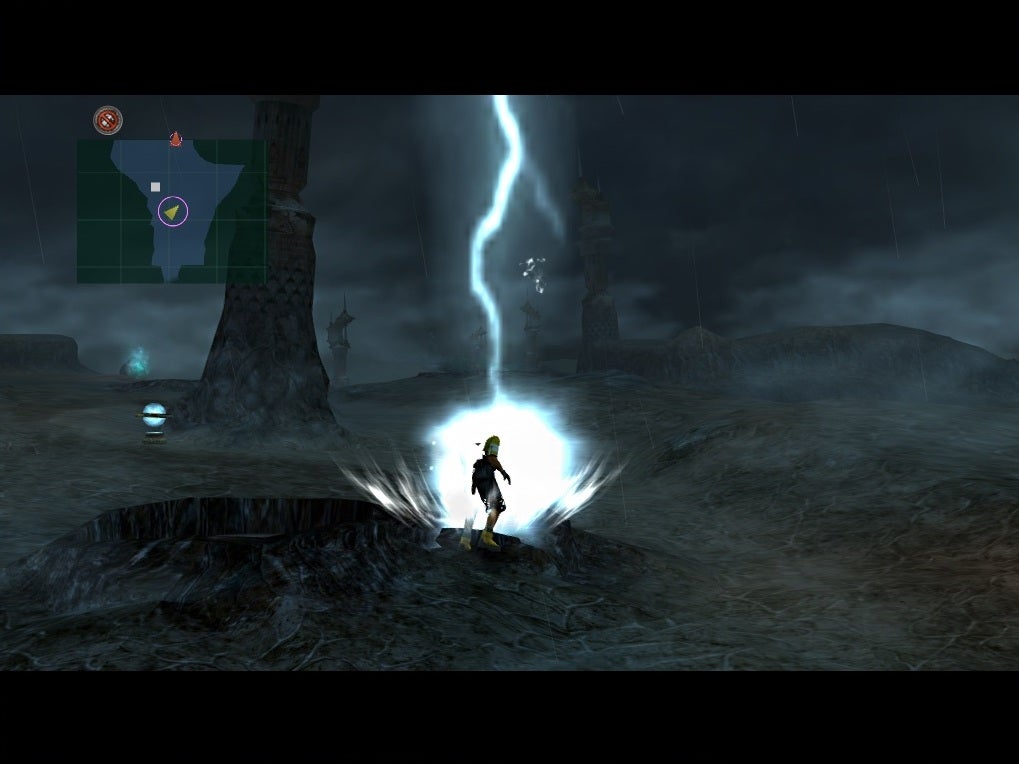This screenshot has width=1019, height=764.
Task: Select the red circular no-mount icon
Action: coord(108,120)
